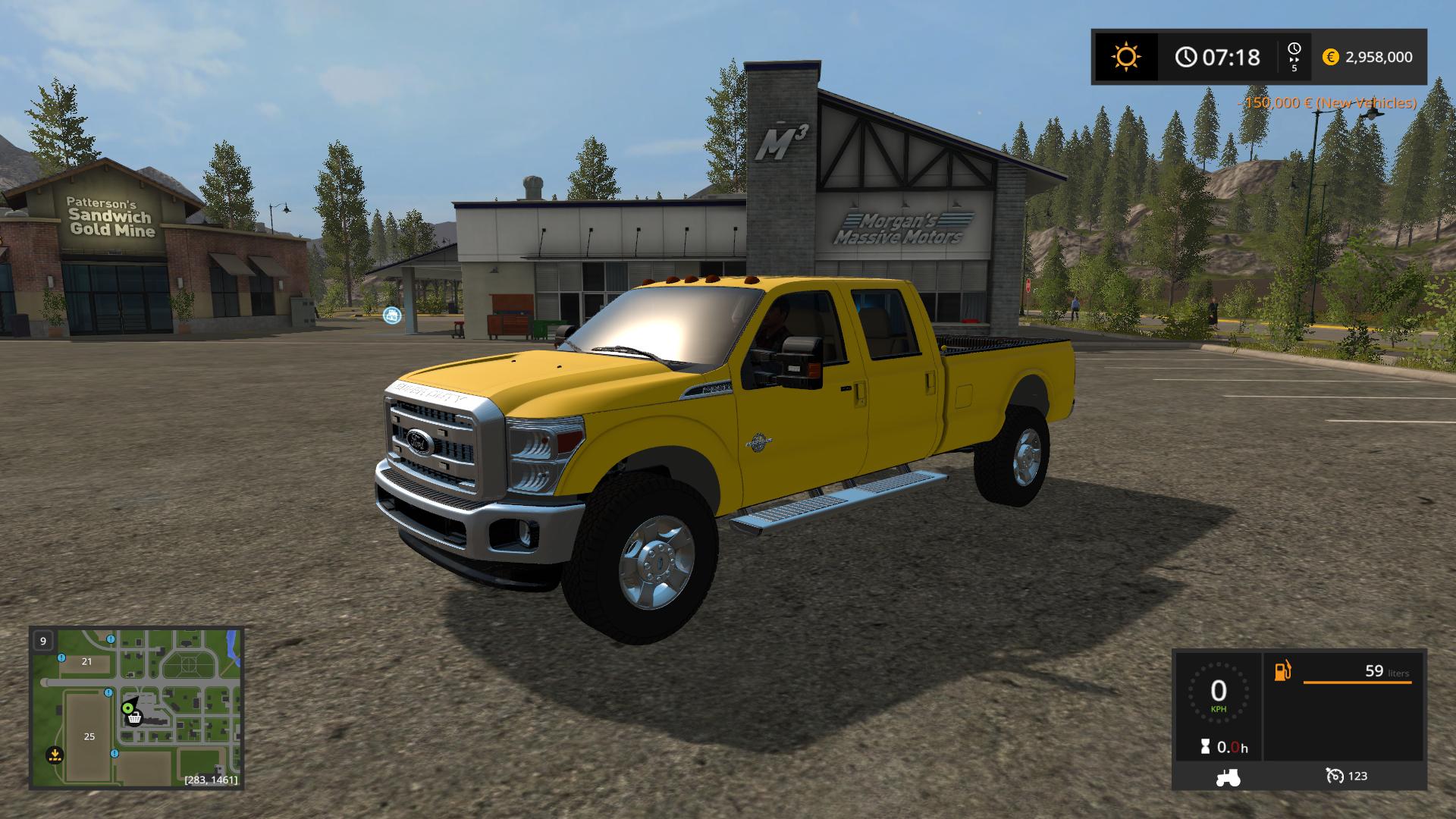Image resolution: width=1456 pixels, height=819 pixels.
Task: Select the green player position marker
Action: click(127, 708)
